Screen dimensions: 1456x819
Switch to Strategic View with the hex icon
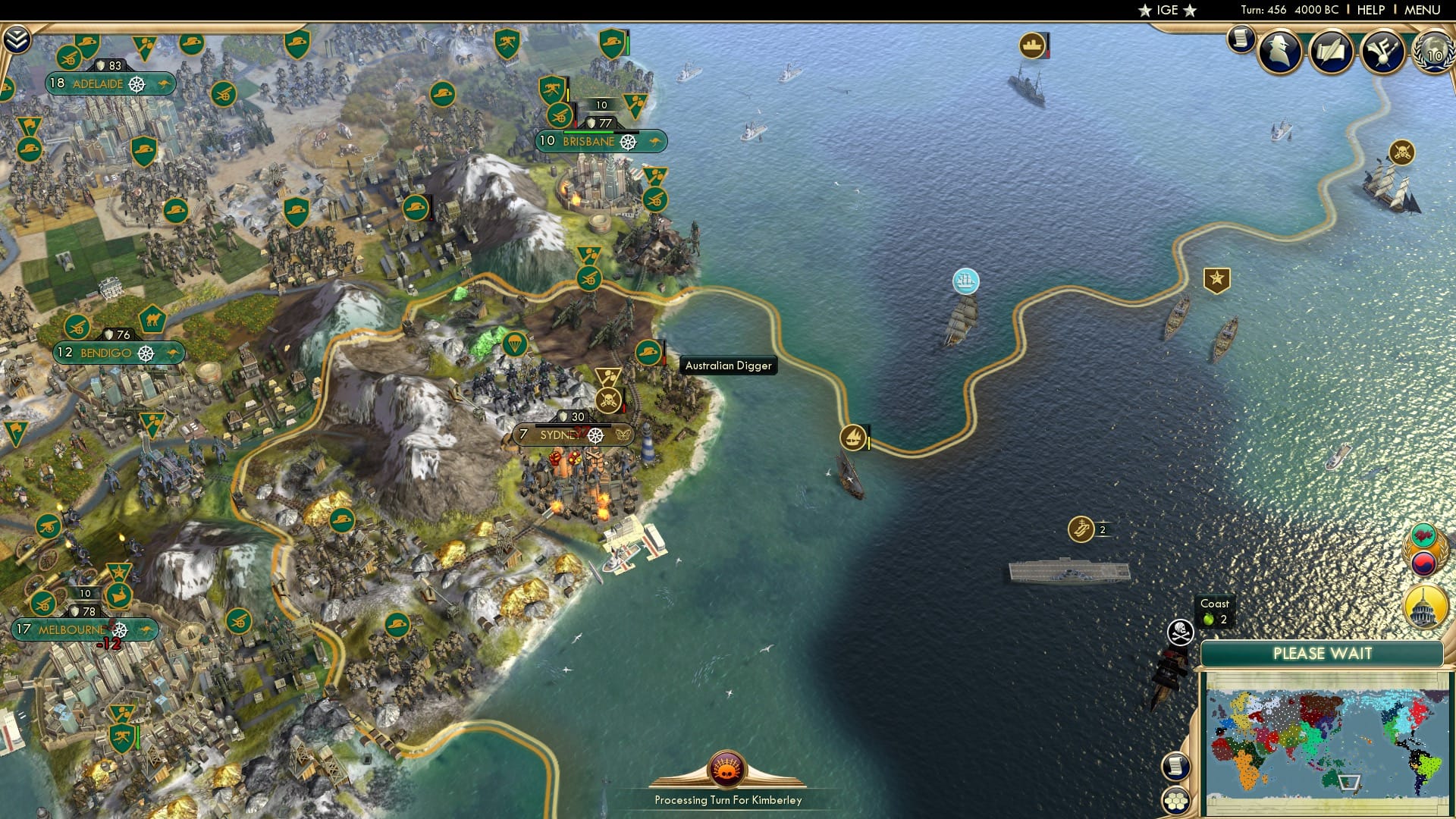pyautogui.click(x=1175, y=800)
